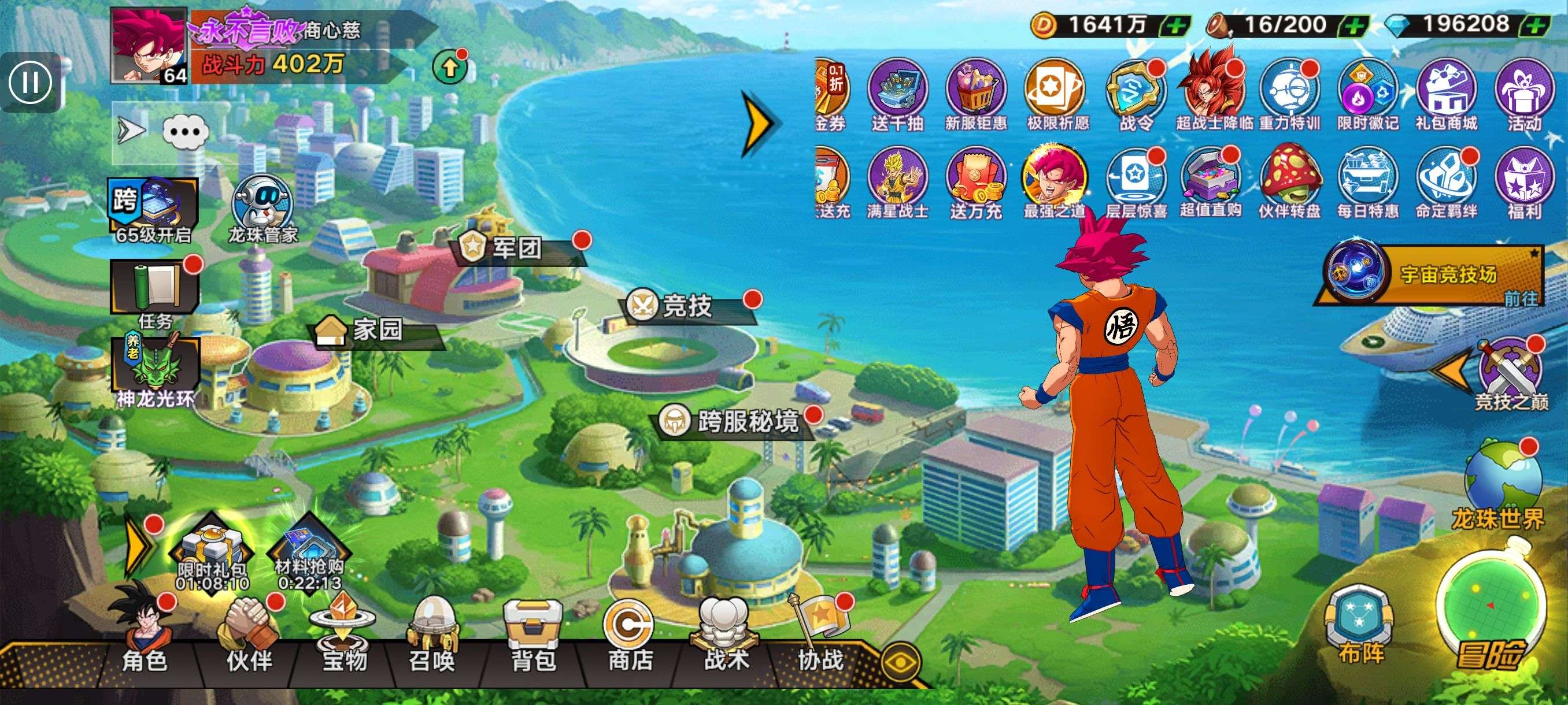This screenshot has height=705, width=1568.
Task: Open the 战术 tactics menu
Action: coord(726,636)
